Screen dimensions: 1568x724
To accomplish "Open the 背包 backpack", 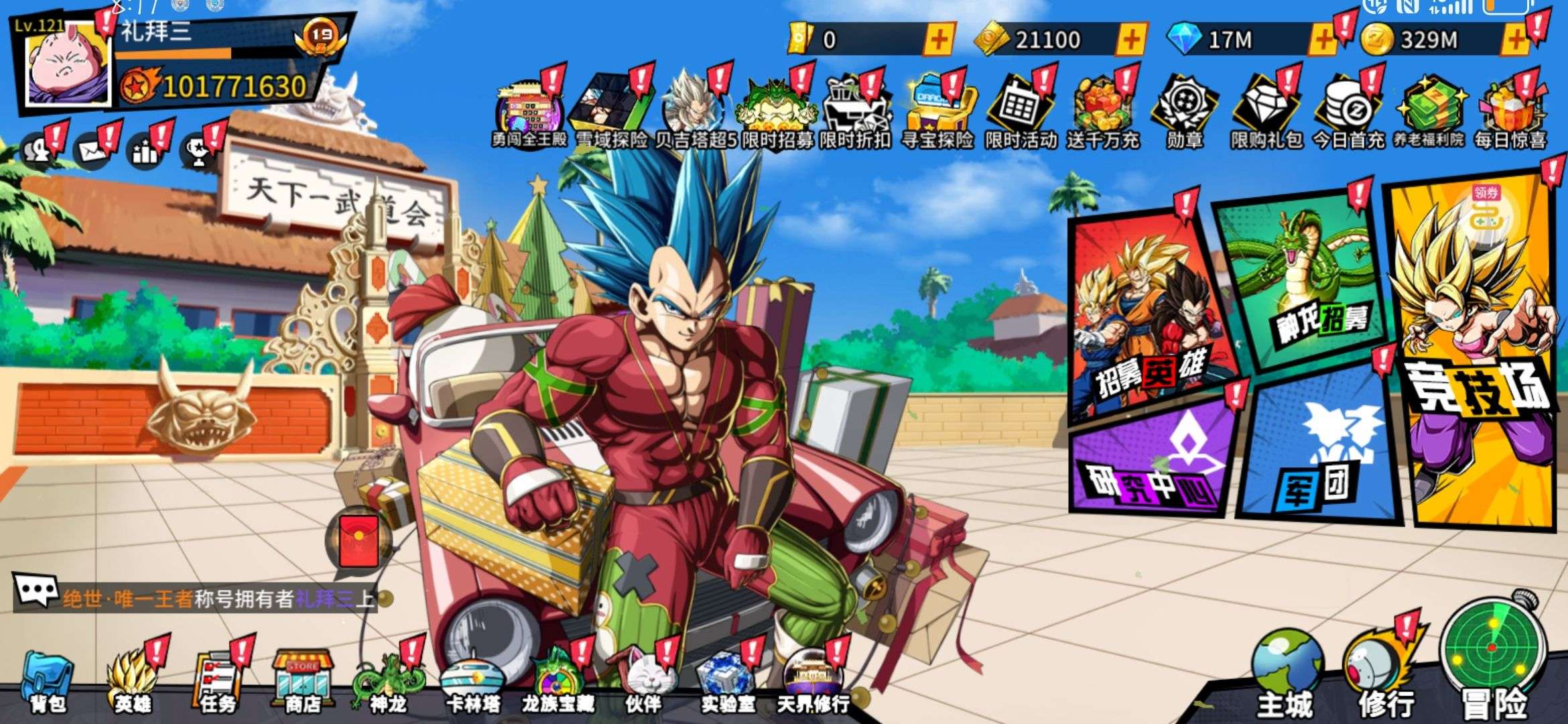I will [x=47, y=680].
